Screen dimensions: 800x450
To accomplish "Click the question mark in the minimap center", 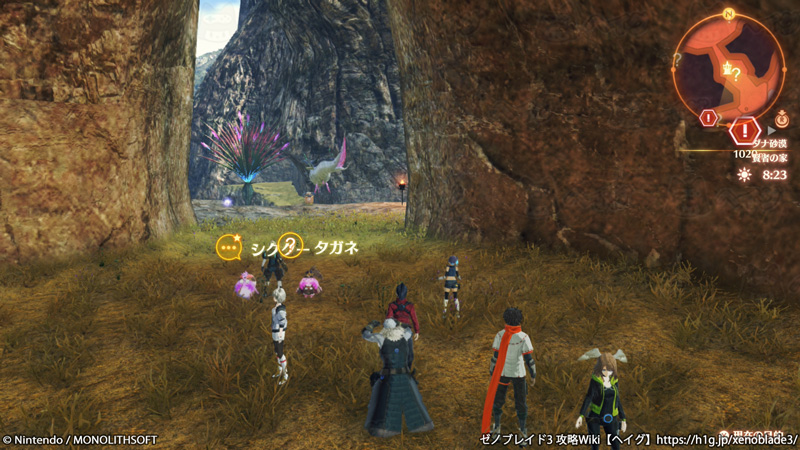I will 737,73.
